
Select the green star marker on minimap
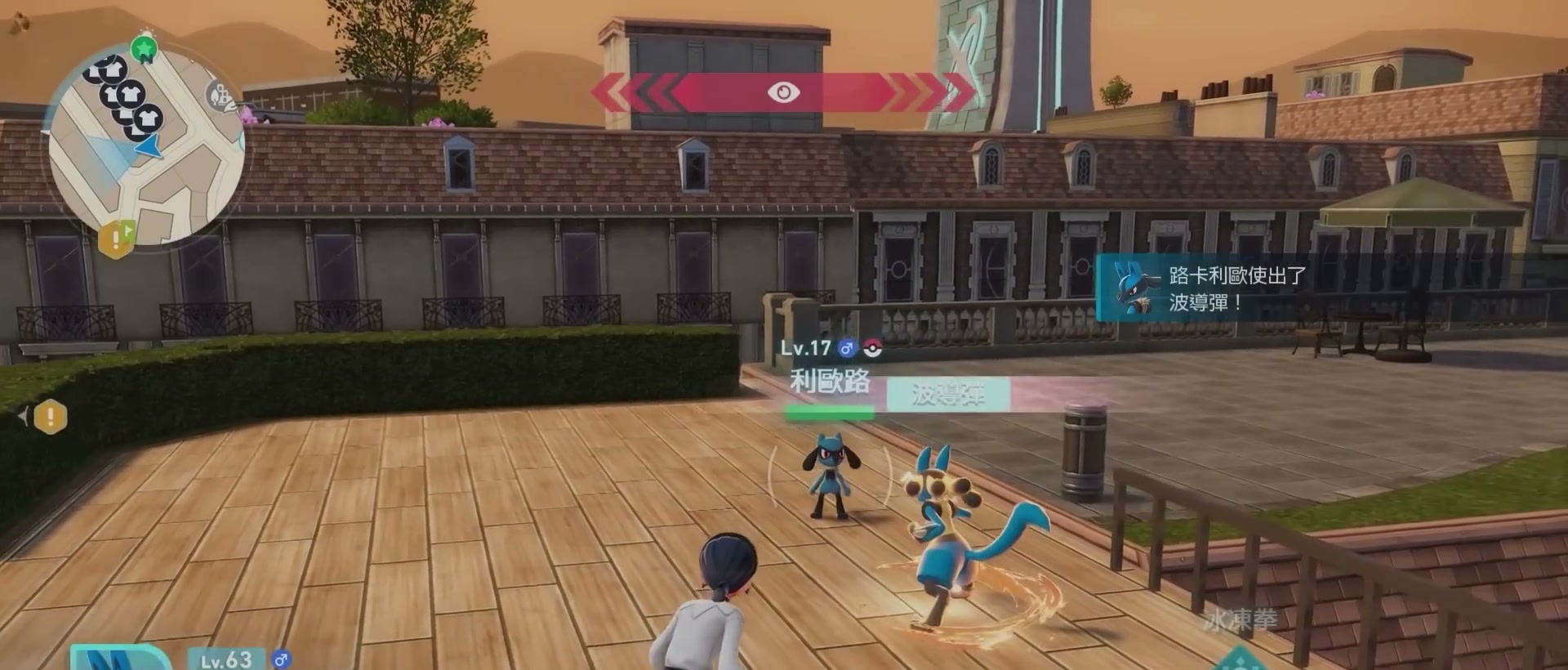coord(145,49)
